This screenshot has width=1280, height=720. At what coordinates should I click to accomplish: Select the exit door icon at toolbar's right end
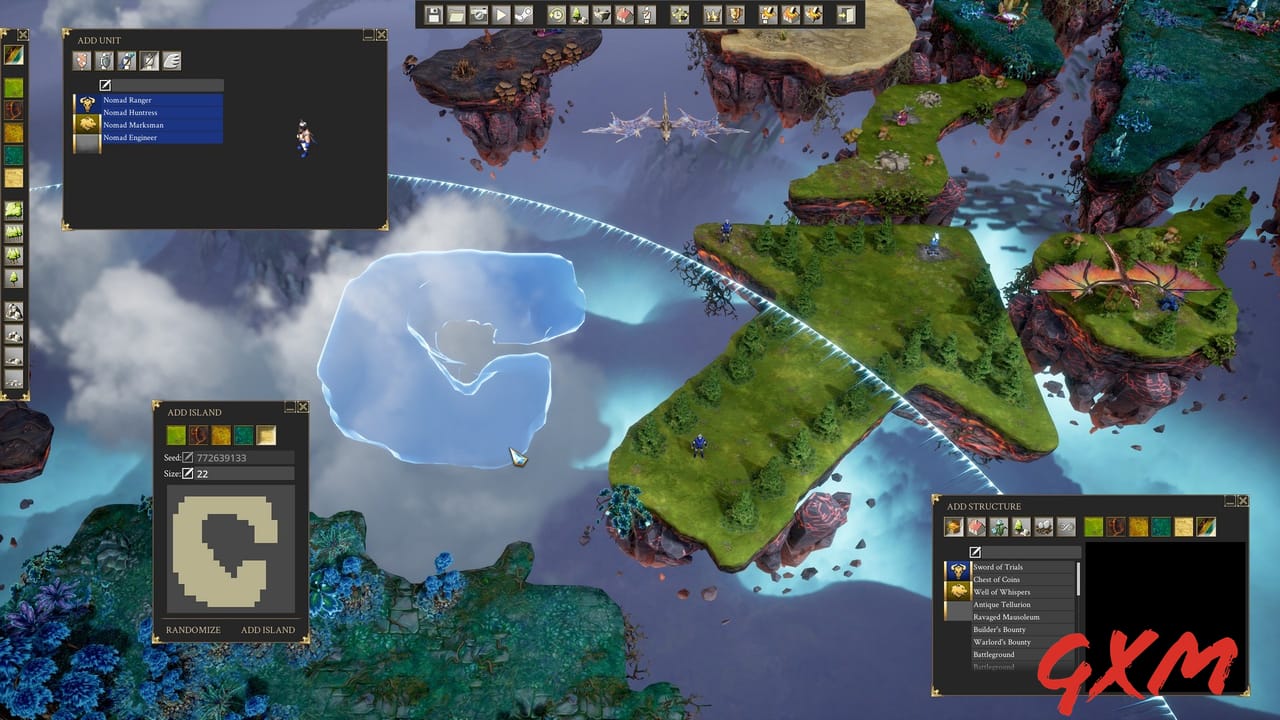(845, 15)
